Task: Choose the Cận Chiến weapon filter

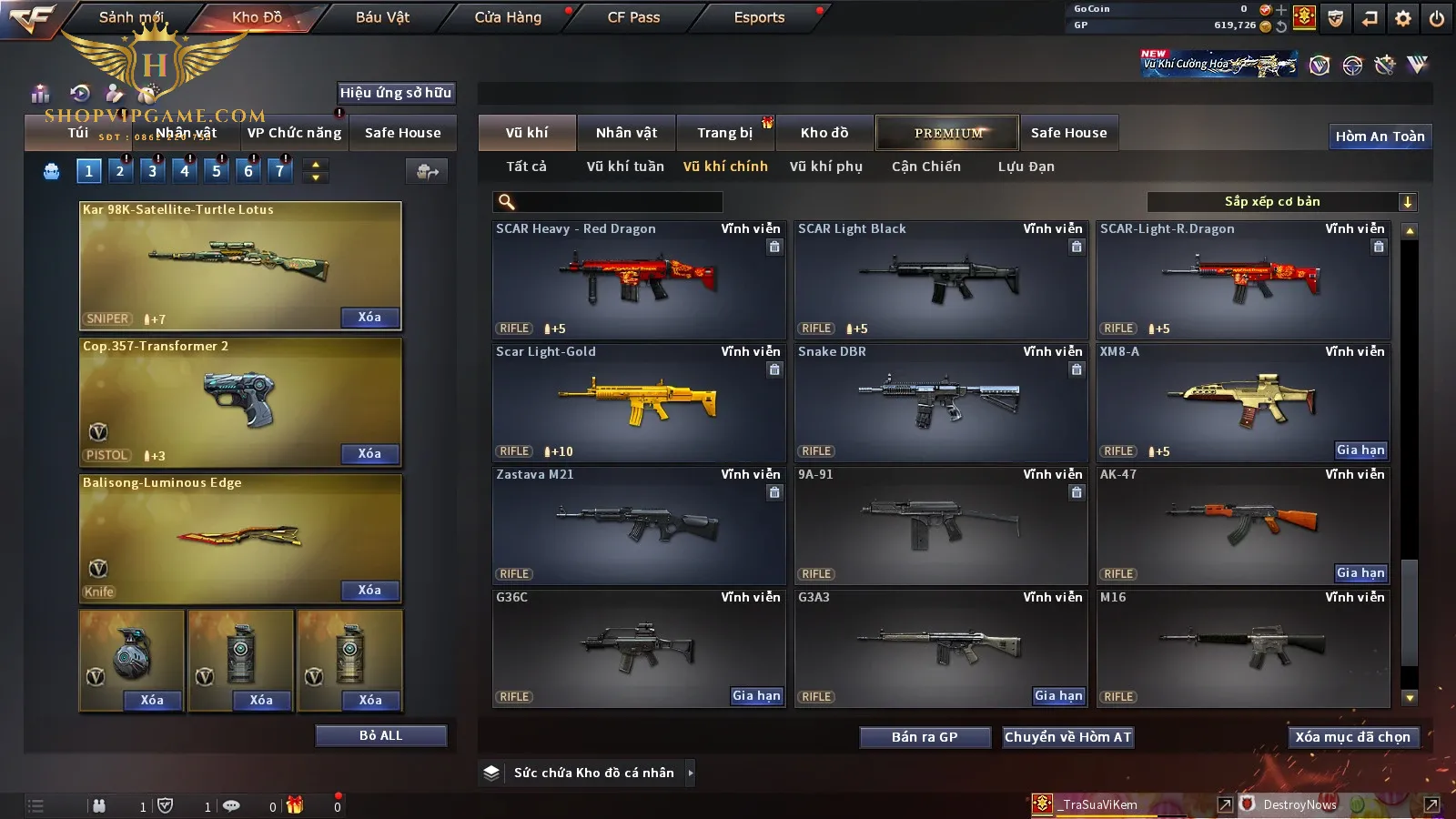Action: click(925, 167)
